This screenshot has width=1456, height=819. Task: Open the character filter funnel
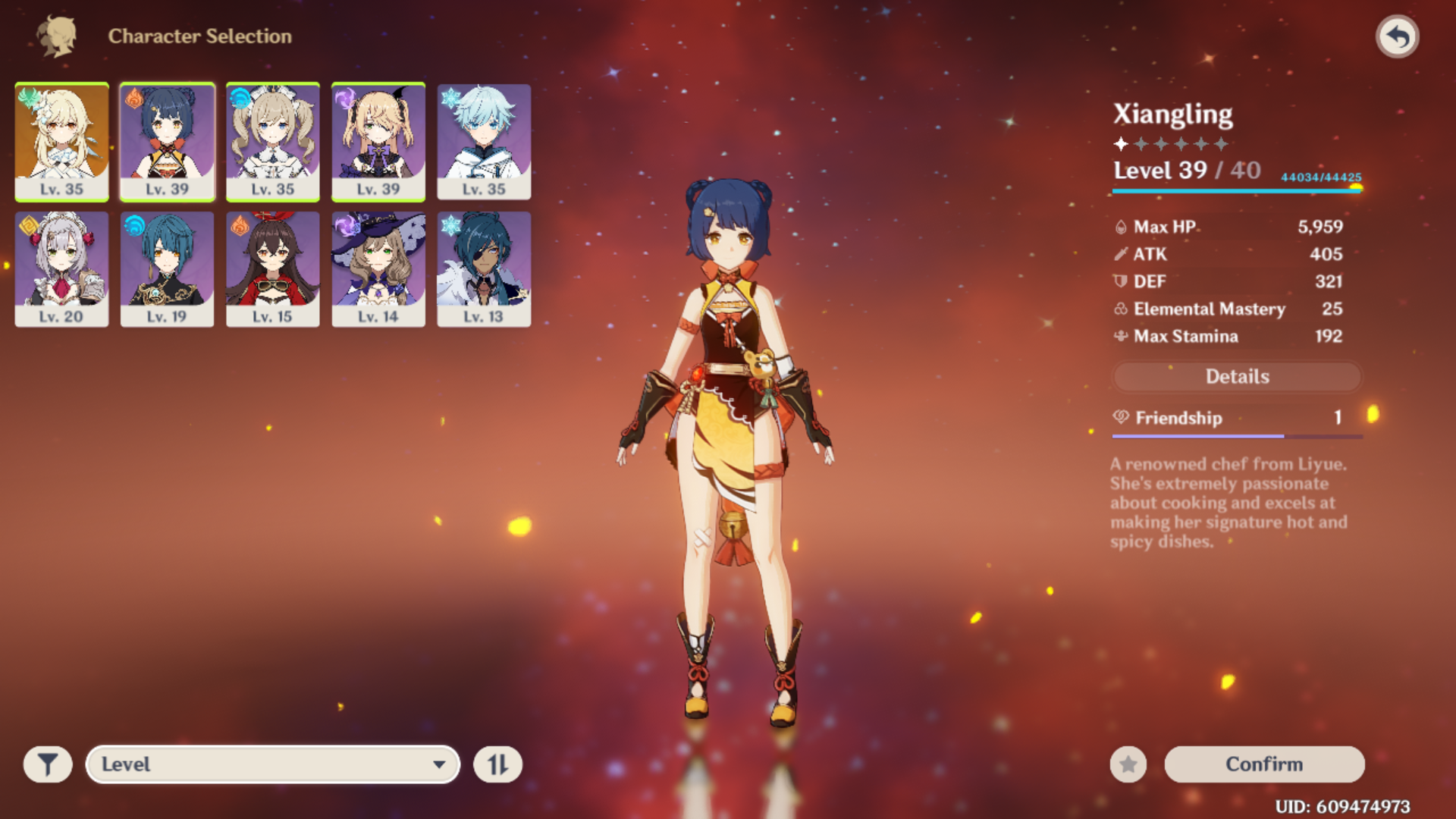pos(48,764)
